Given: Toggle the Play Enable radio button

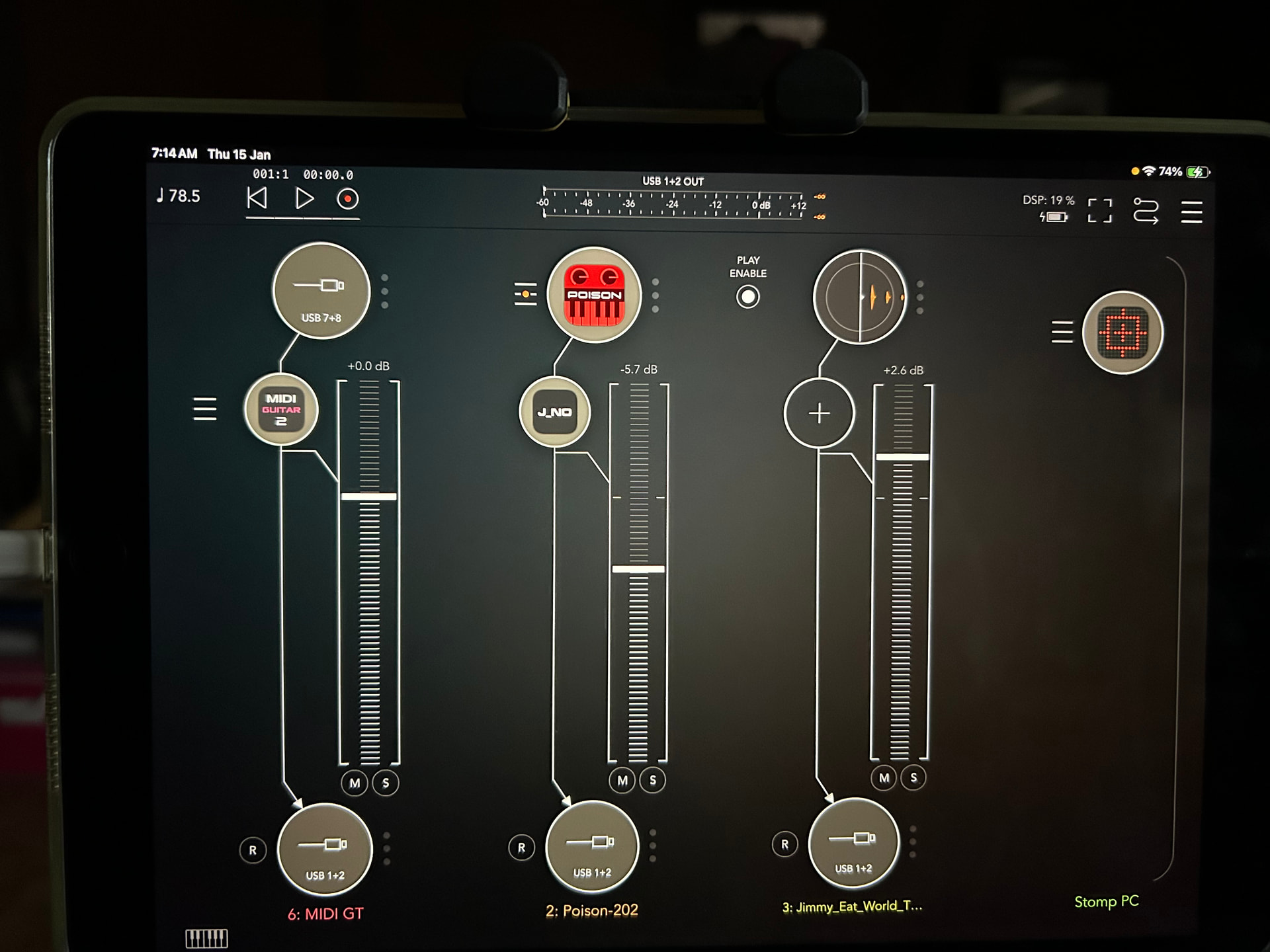Looking at the screenshot, I should click(747, 297).
